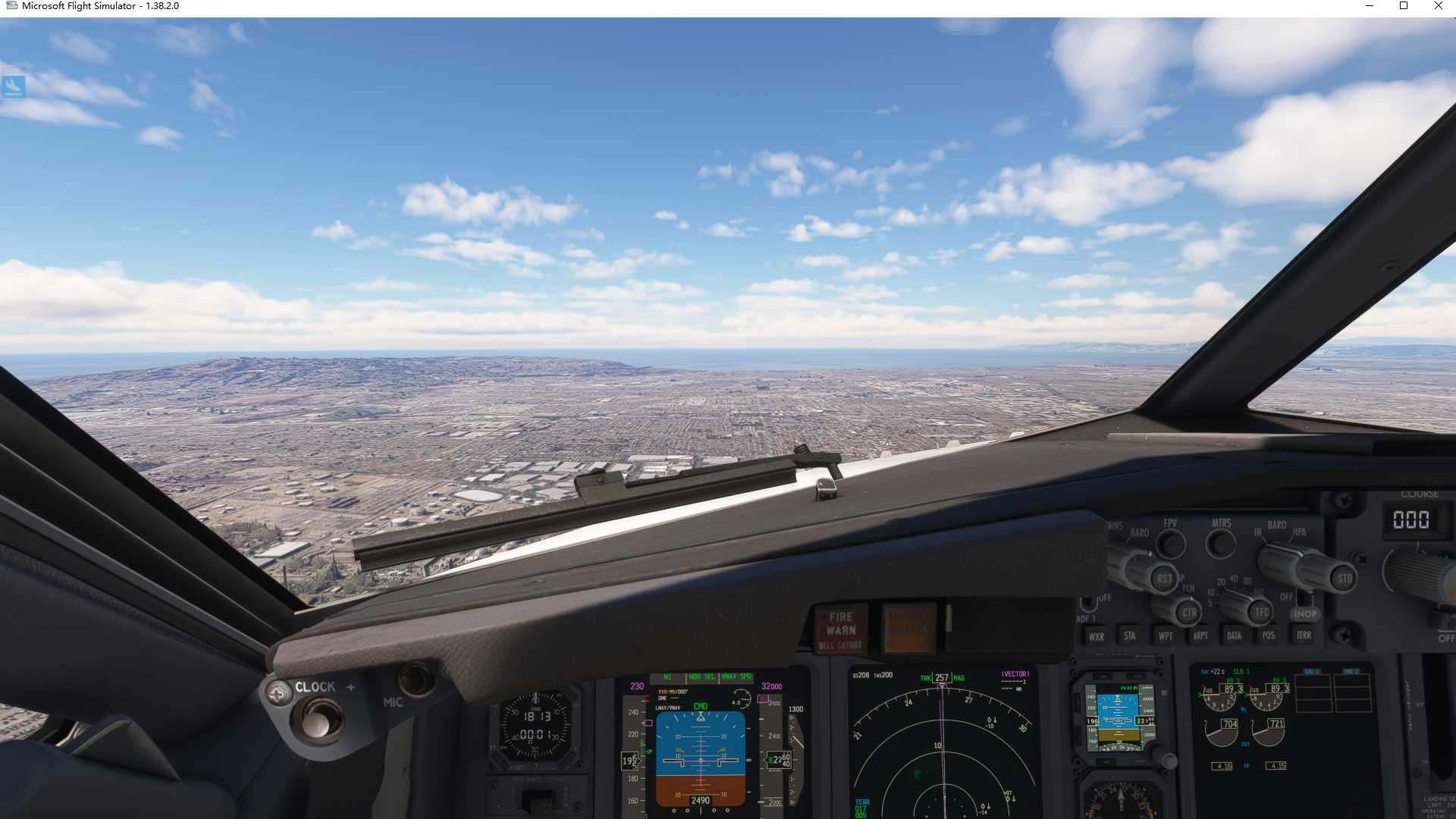Click the STA station display button
The image size is (1456, 819).
coord(1130,635)
